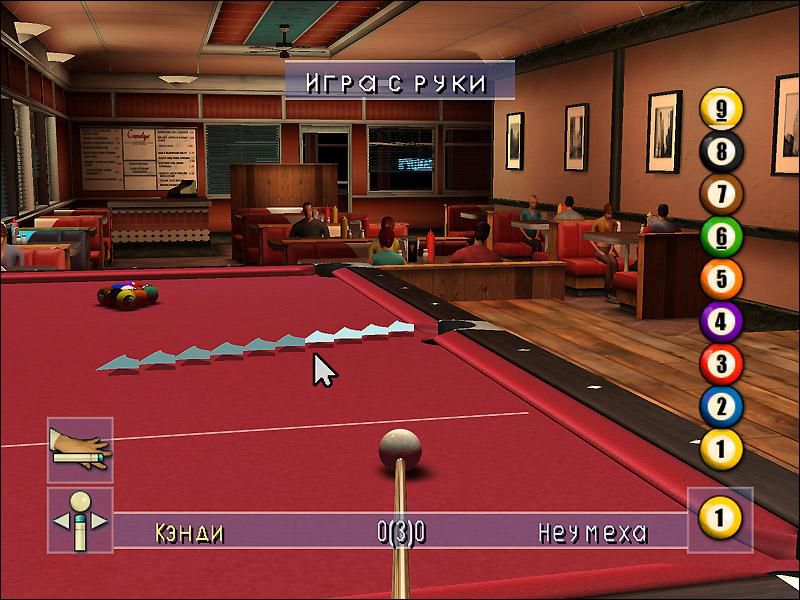Select the orange 5 ball icon
Image resolution: width=800 pixels, height=600 pixels.
click(720, 279)
